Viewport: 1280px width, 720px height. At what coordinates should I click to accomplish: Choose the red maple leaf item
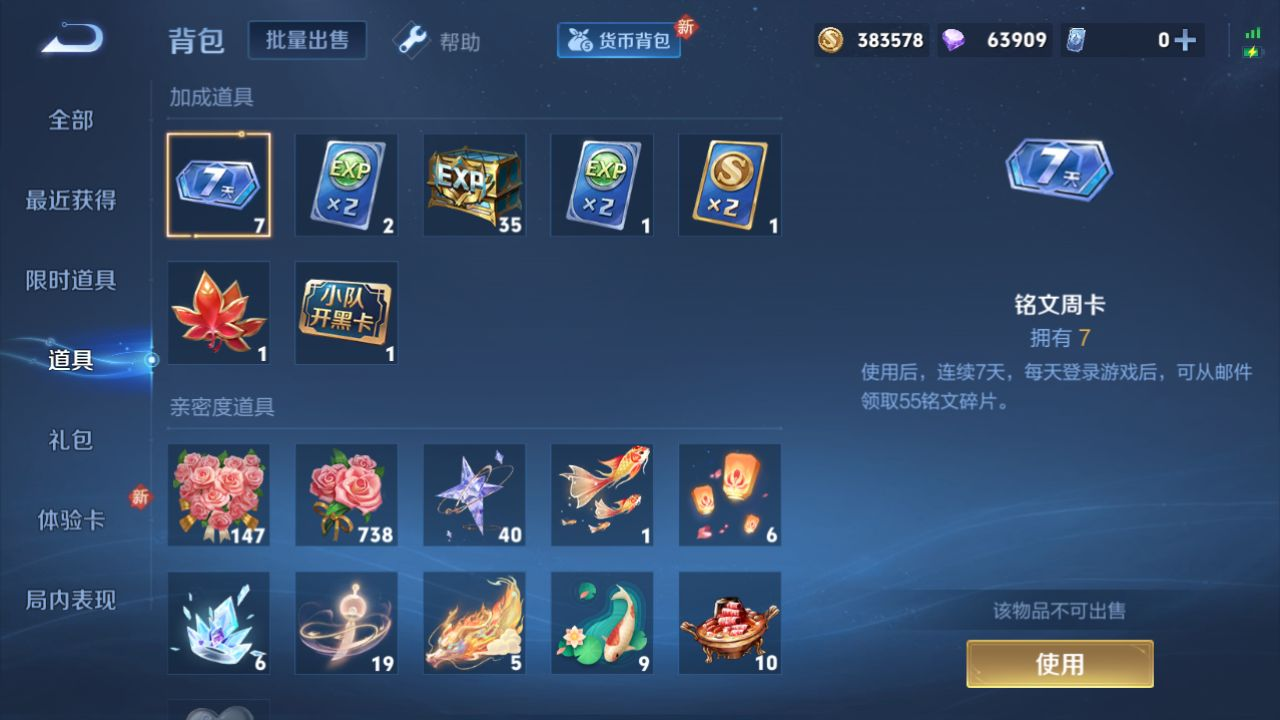[x=218, y=313]
